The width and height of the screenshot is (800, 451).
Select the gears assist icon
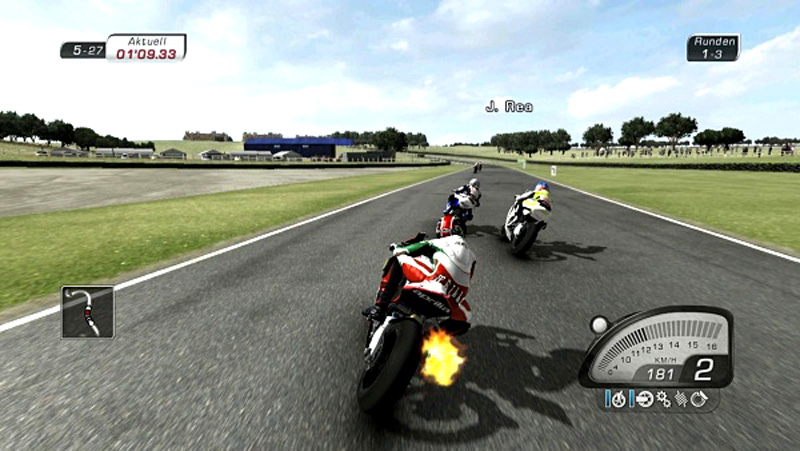point(663,399)
